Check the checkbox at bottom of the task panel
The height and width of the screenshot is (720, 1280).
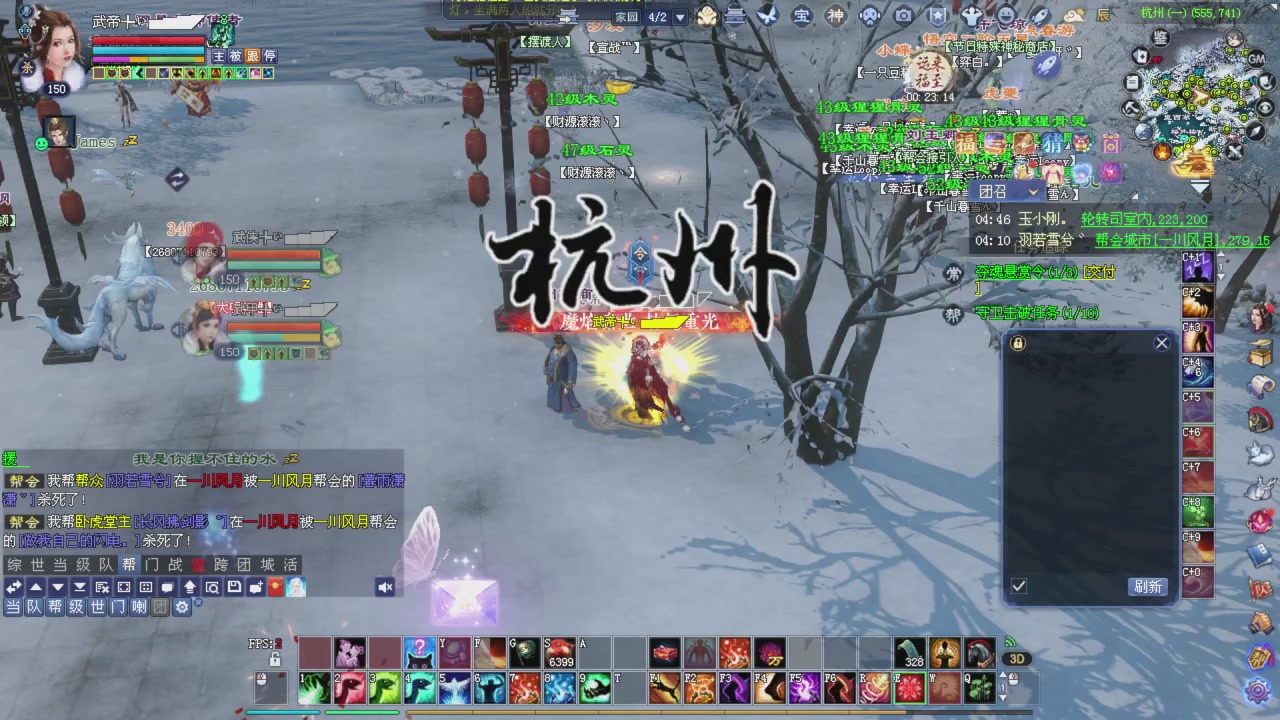1018,586
